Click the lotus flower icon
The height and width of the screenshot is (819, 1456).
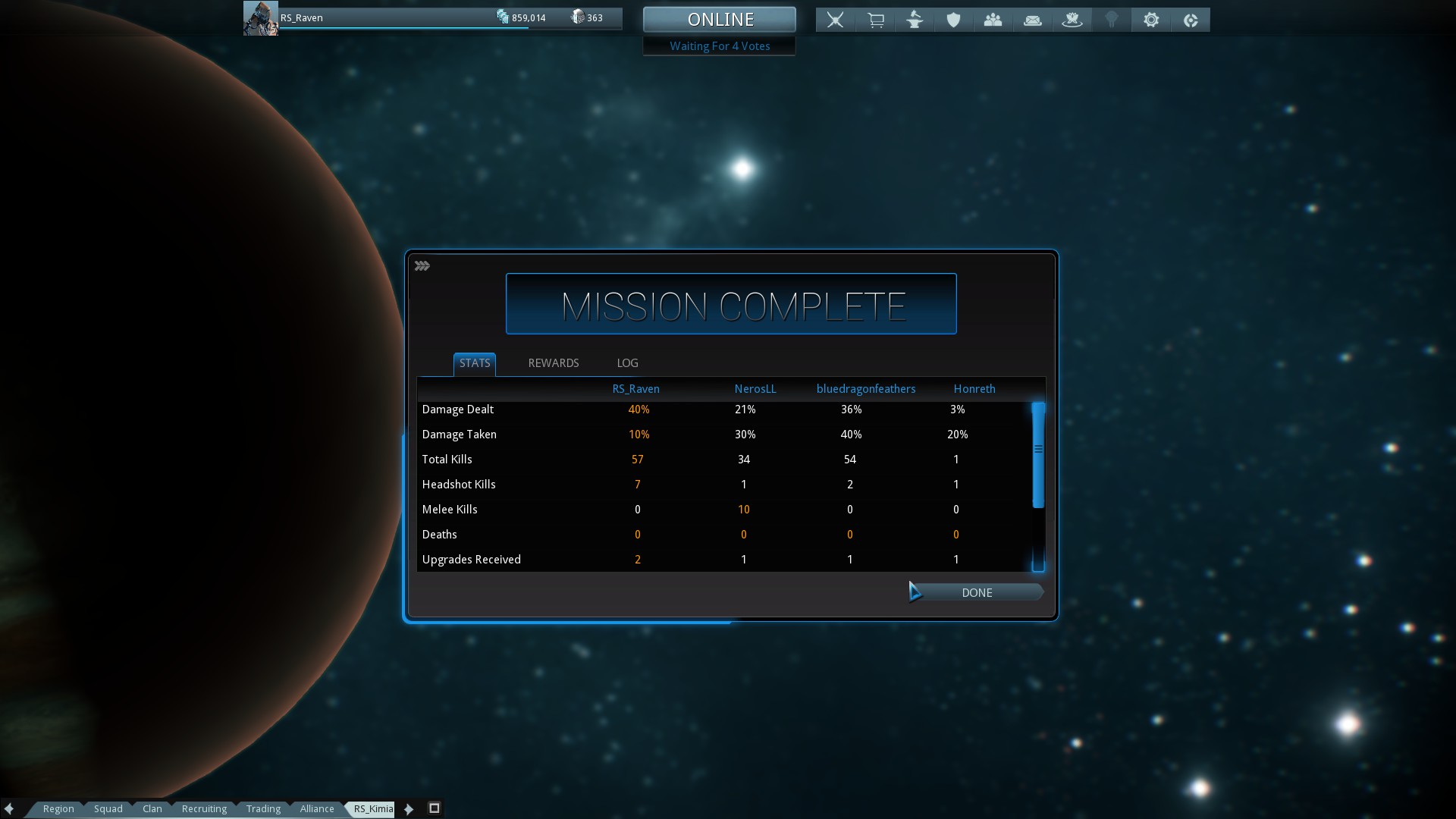point(1072,20)
